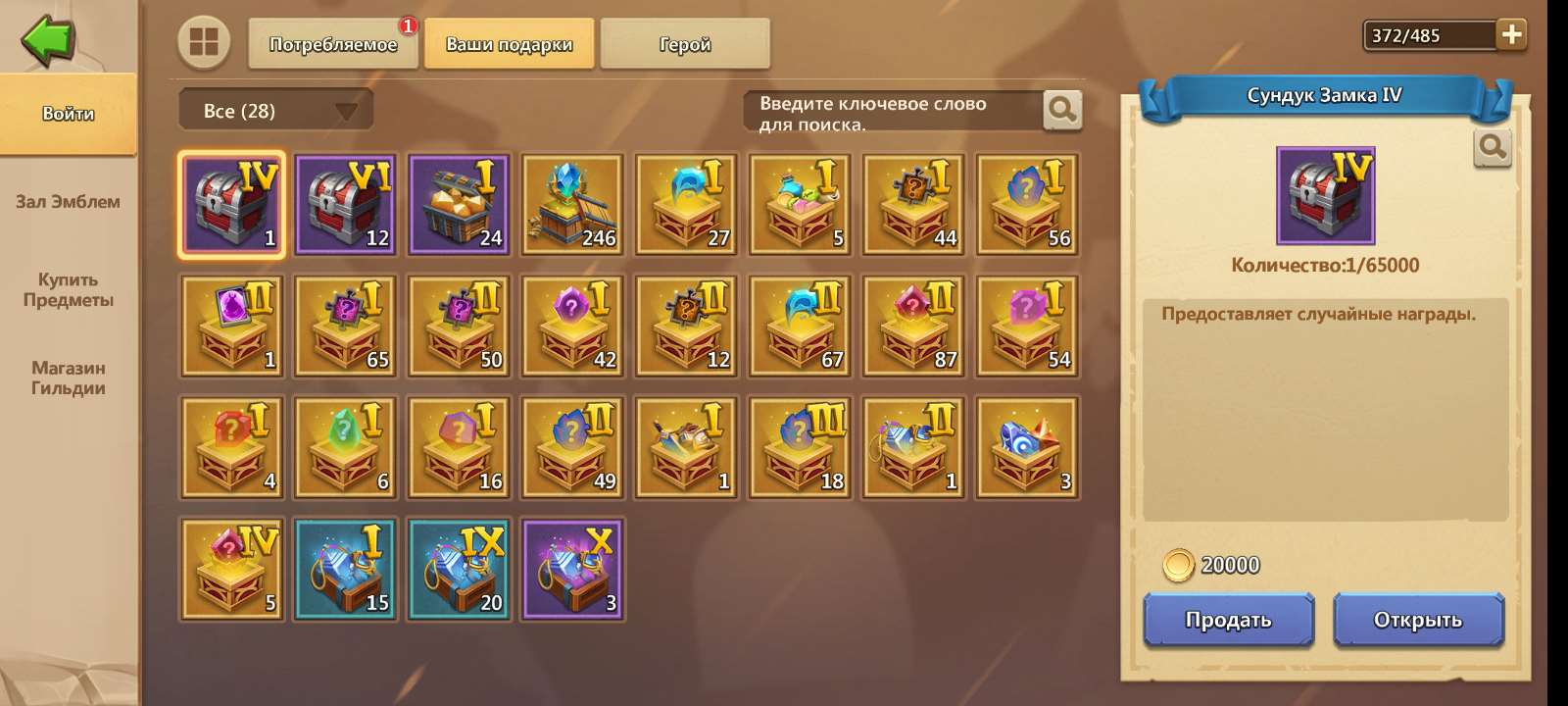Open Магазин Гильдии in the sidebar

click(x=69, y=378)
